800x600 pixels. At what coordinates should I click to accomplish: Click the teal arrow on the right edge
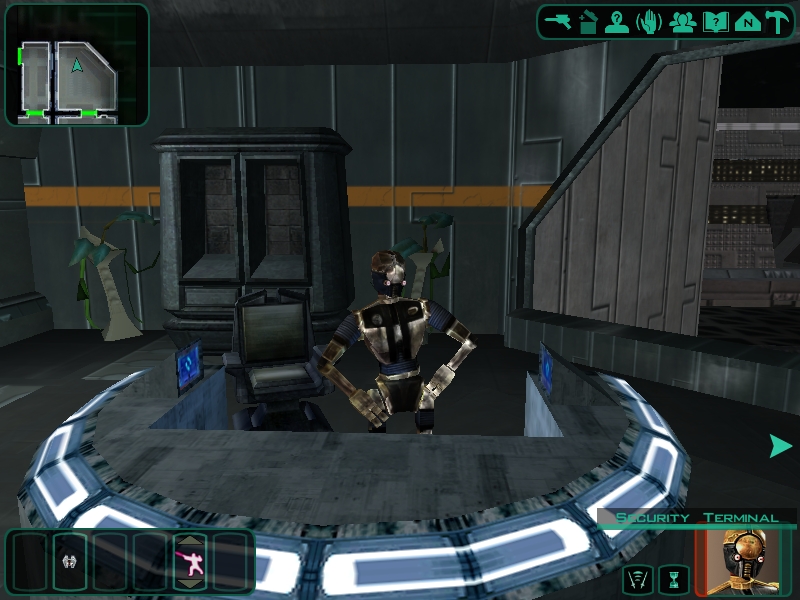(780, 446)
